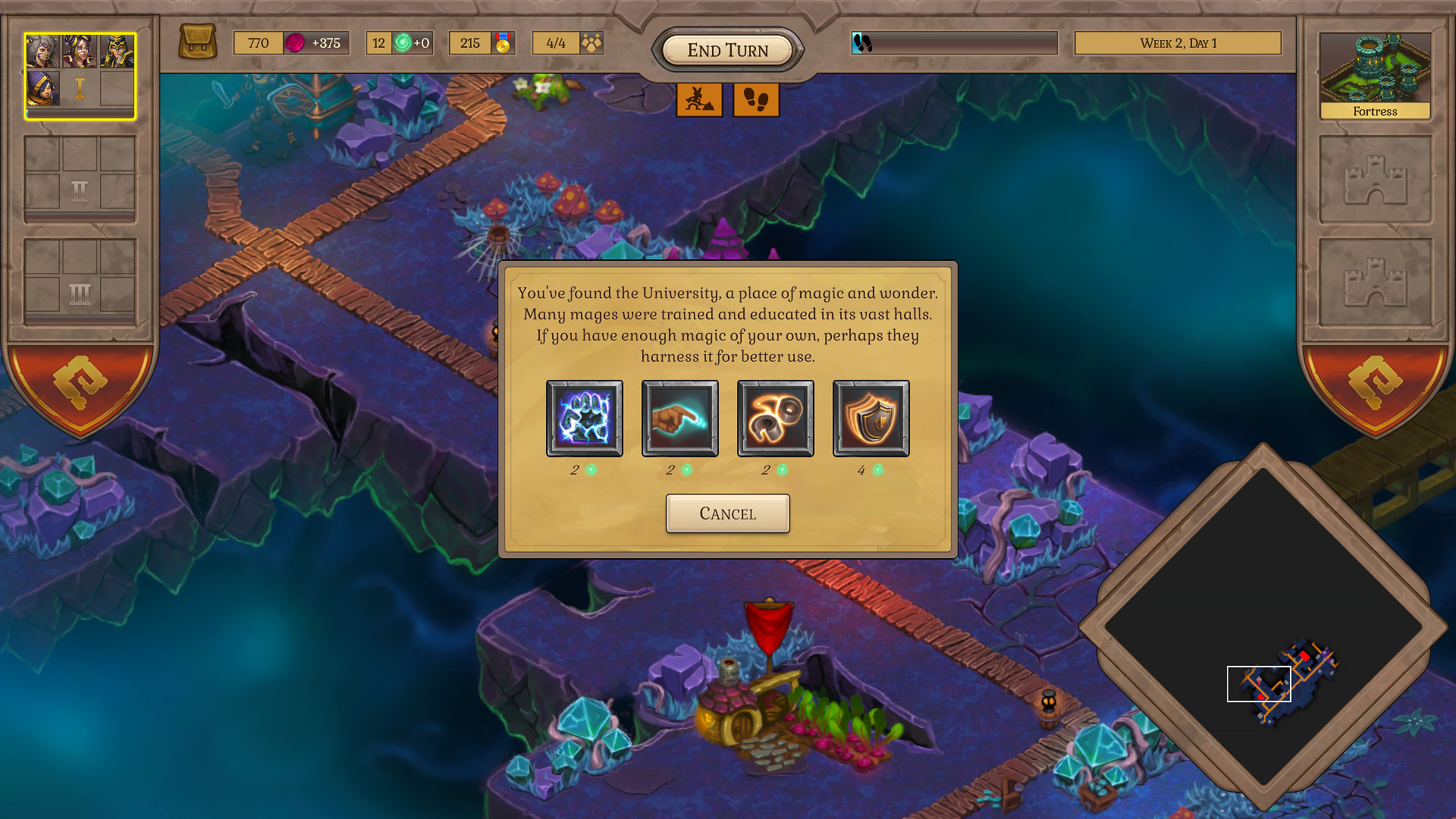
Task: Pick the shield protection spell costing 4 mana
Action: coord(871,418)
